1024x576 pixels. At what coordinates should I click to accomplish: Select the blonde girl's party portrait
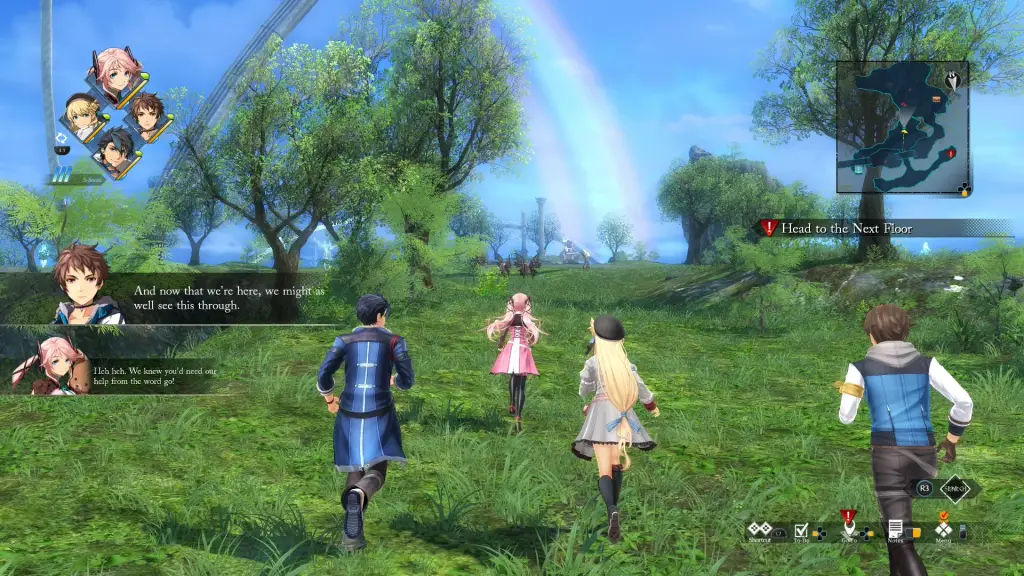point(81,114)
